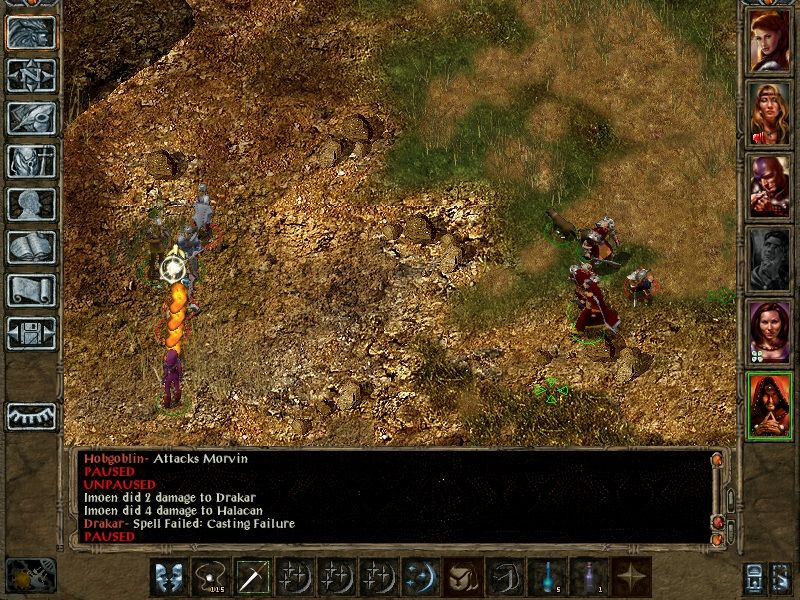
Task: Open the inventory screen
Action: 31,161
